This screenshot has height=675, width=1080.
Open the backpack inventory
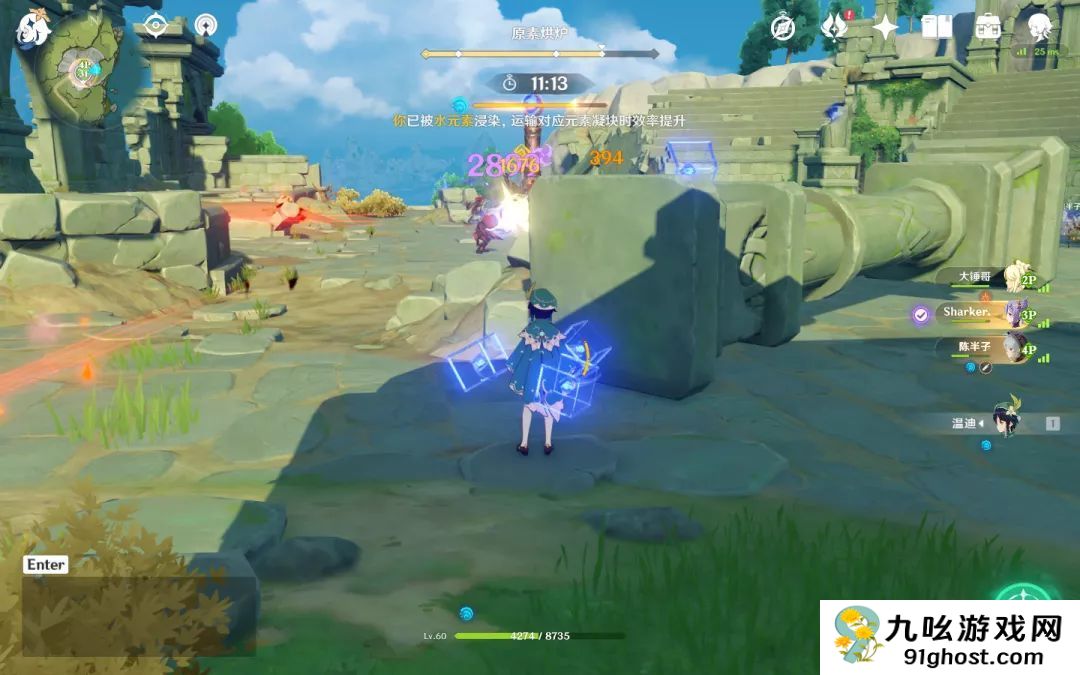988,27
